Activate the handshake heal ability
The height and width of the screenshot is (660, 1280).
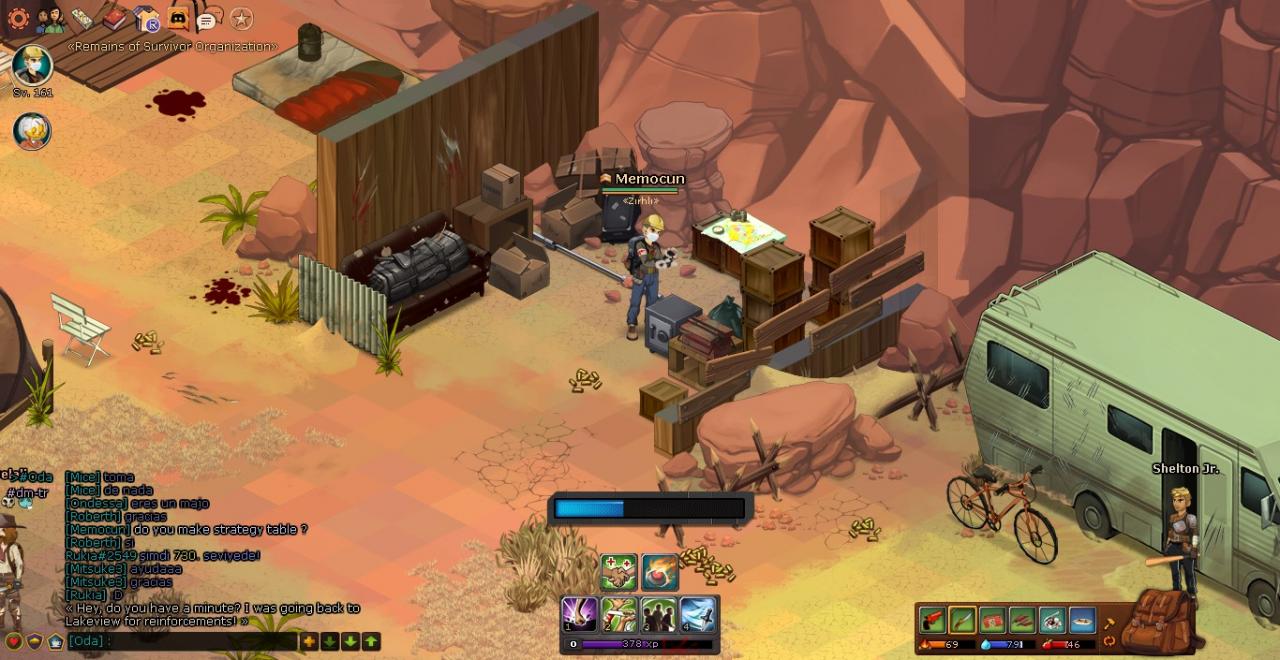click(619, 572)
